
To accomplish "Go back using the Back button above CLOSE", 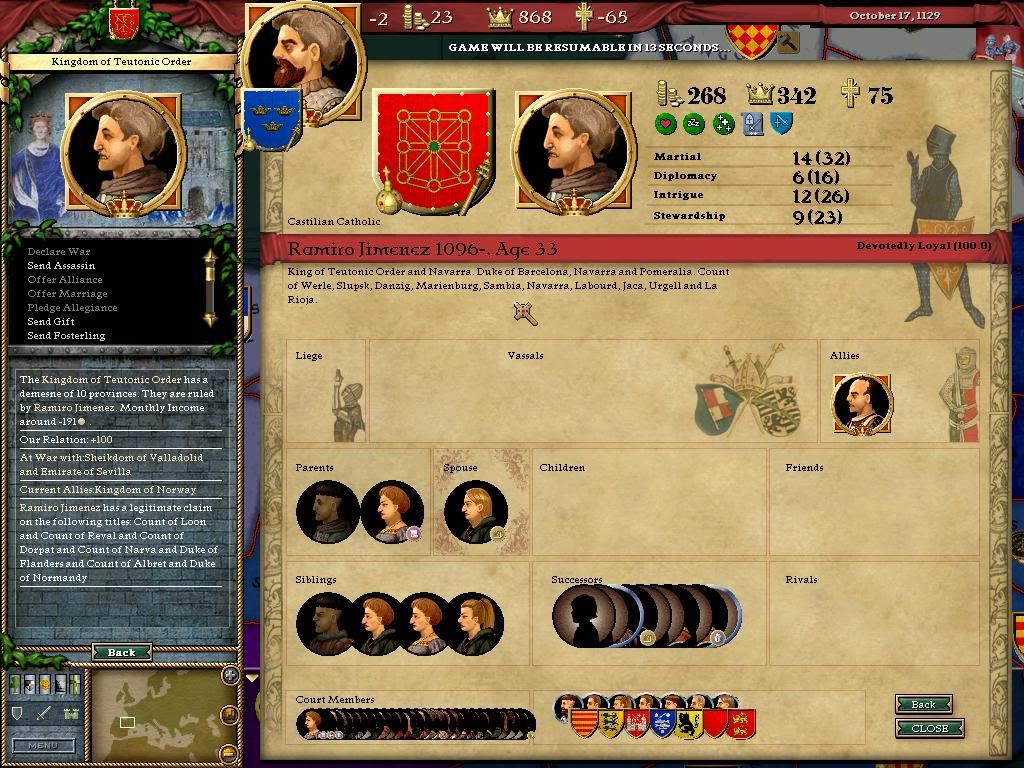I will point(923,704).
